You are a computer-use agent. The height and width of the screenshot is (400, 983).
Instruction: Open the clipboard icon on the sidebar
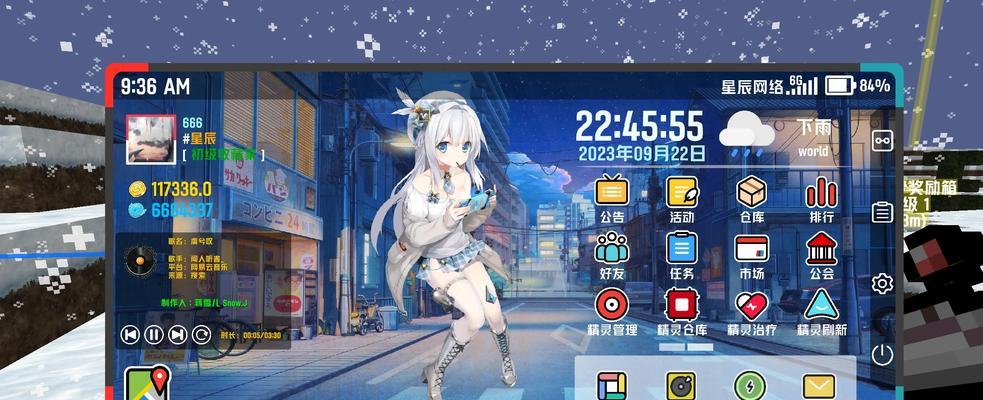click(882, 212)
